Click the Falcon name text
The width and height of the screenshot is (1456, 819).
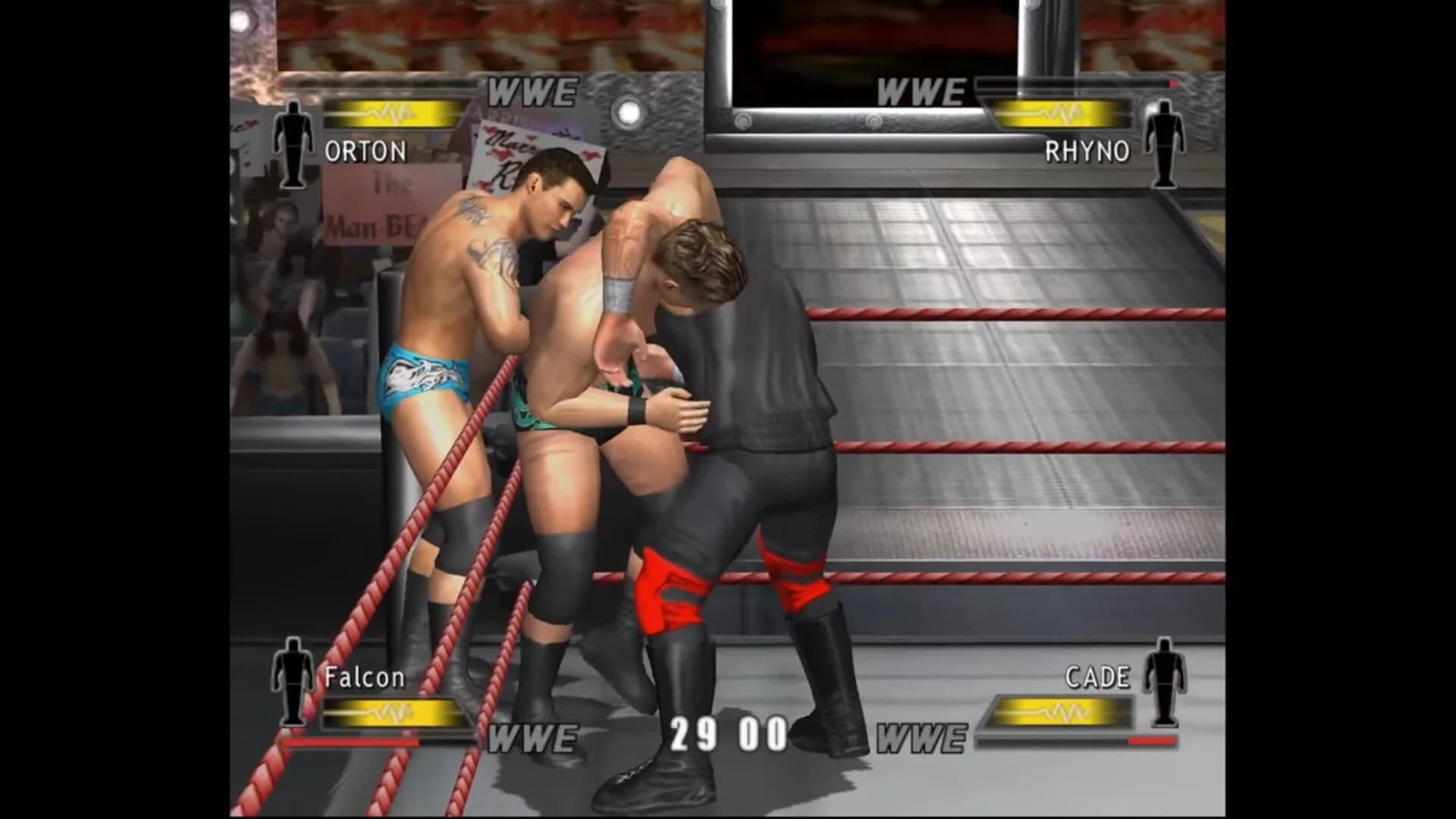[364, 679]
